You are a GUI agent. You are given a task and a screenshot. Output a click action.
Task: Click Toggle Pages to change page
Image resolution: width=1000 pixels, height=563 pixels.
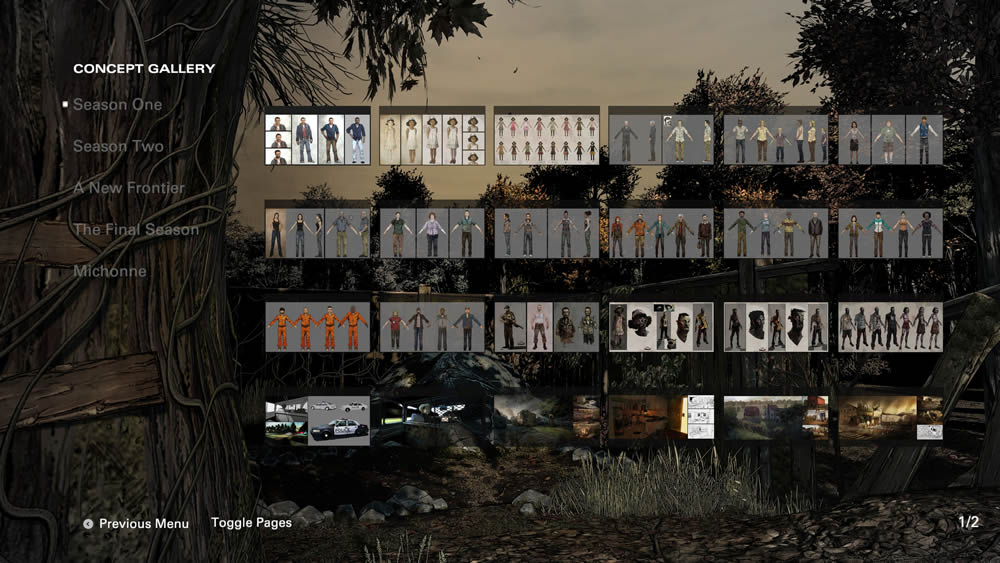coord(251,523)
